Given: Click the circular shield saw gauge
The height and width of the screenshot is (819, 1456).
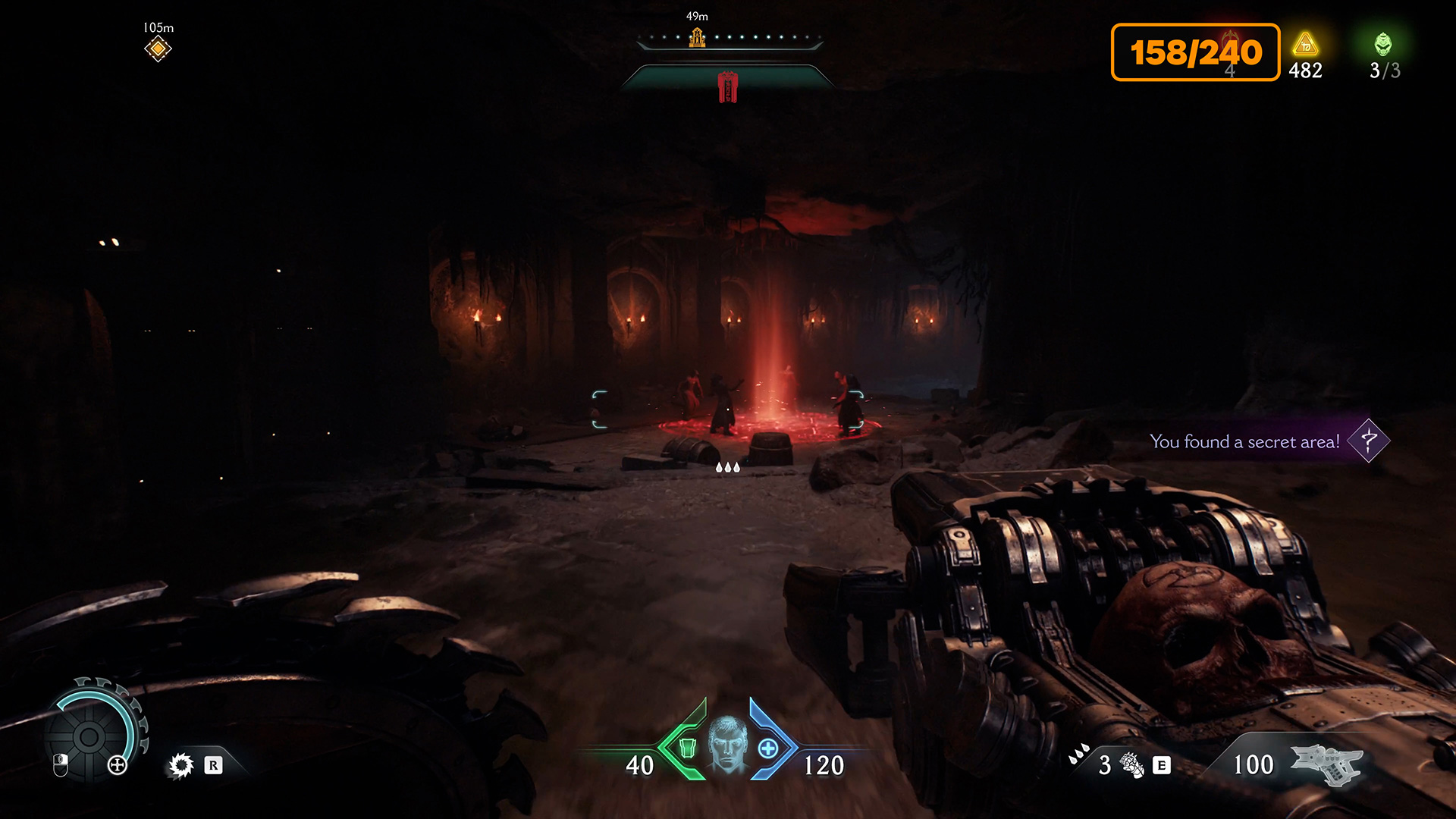Looking at the screenshot, I should pos(89,736).
